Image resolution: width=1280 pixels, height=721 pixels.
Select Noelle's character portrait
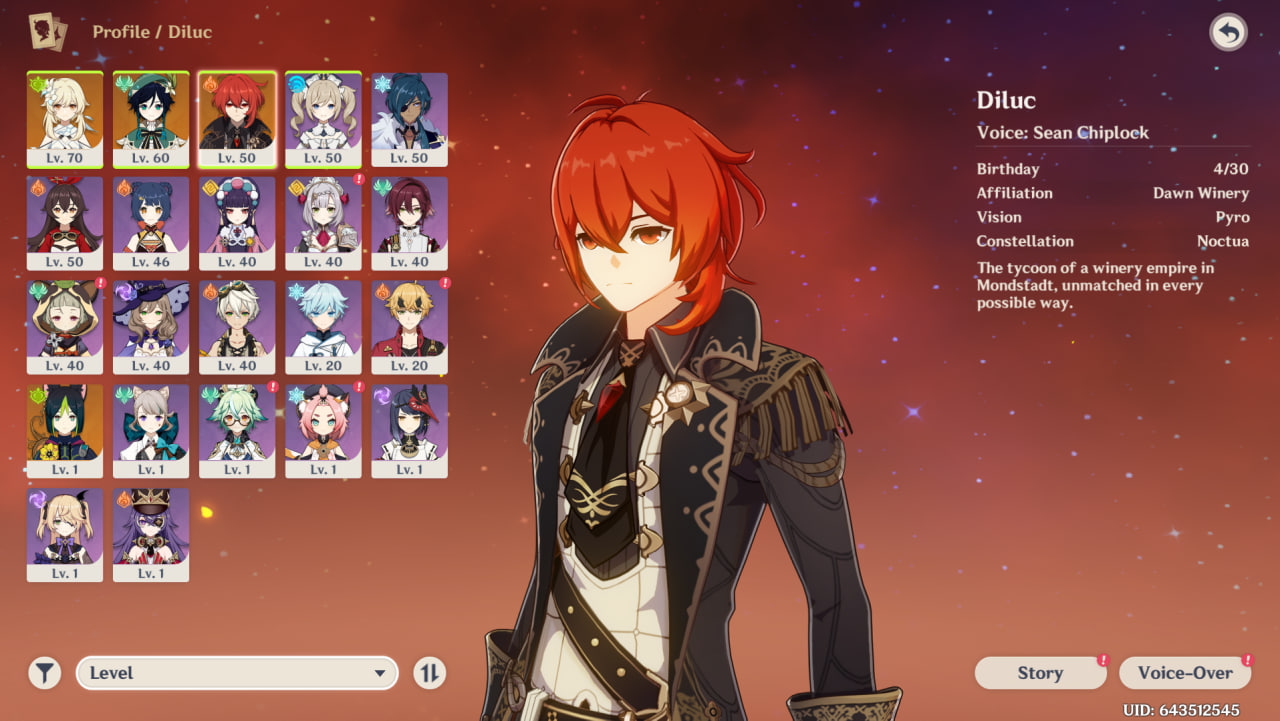(323, 222)
